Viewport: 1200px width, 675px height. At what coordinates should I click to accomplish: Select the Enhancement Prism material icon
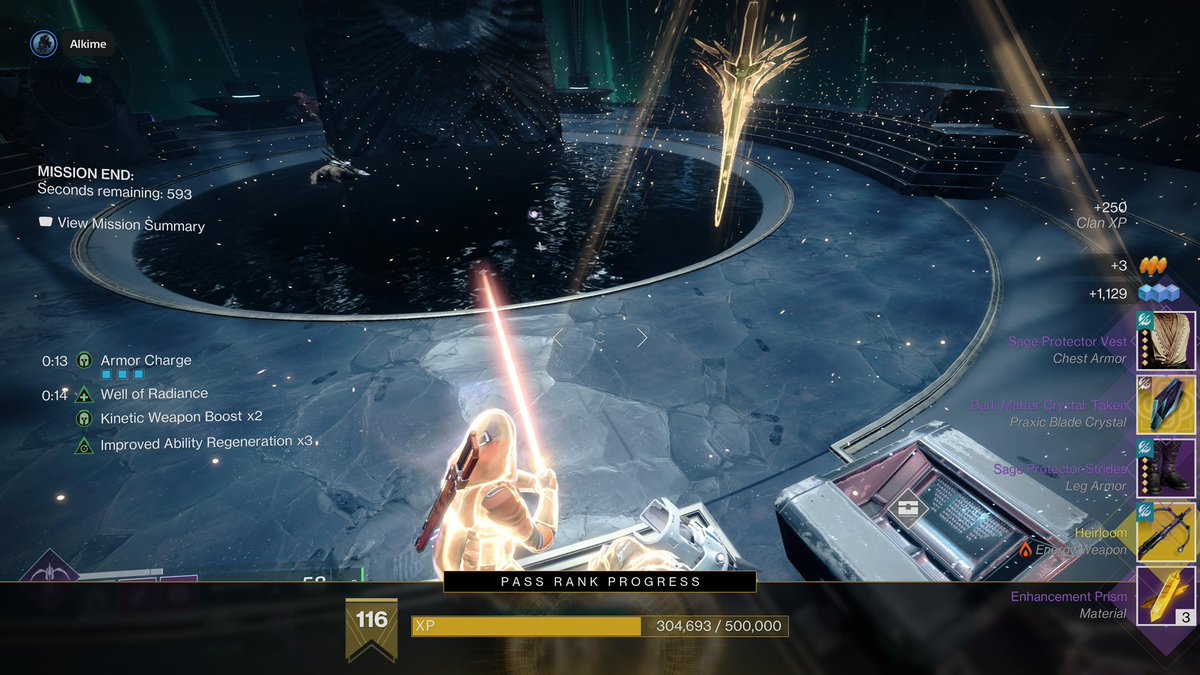point(1166,596)
